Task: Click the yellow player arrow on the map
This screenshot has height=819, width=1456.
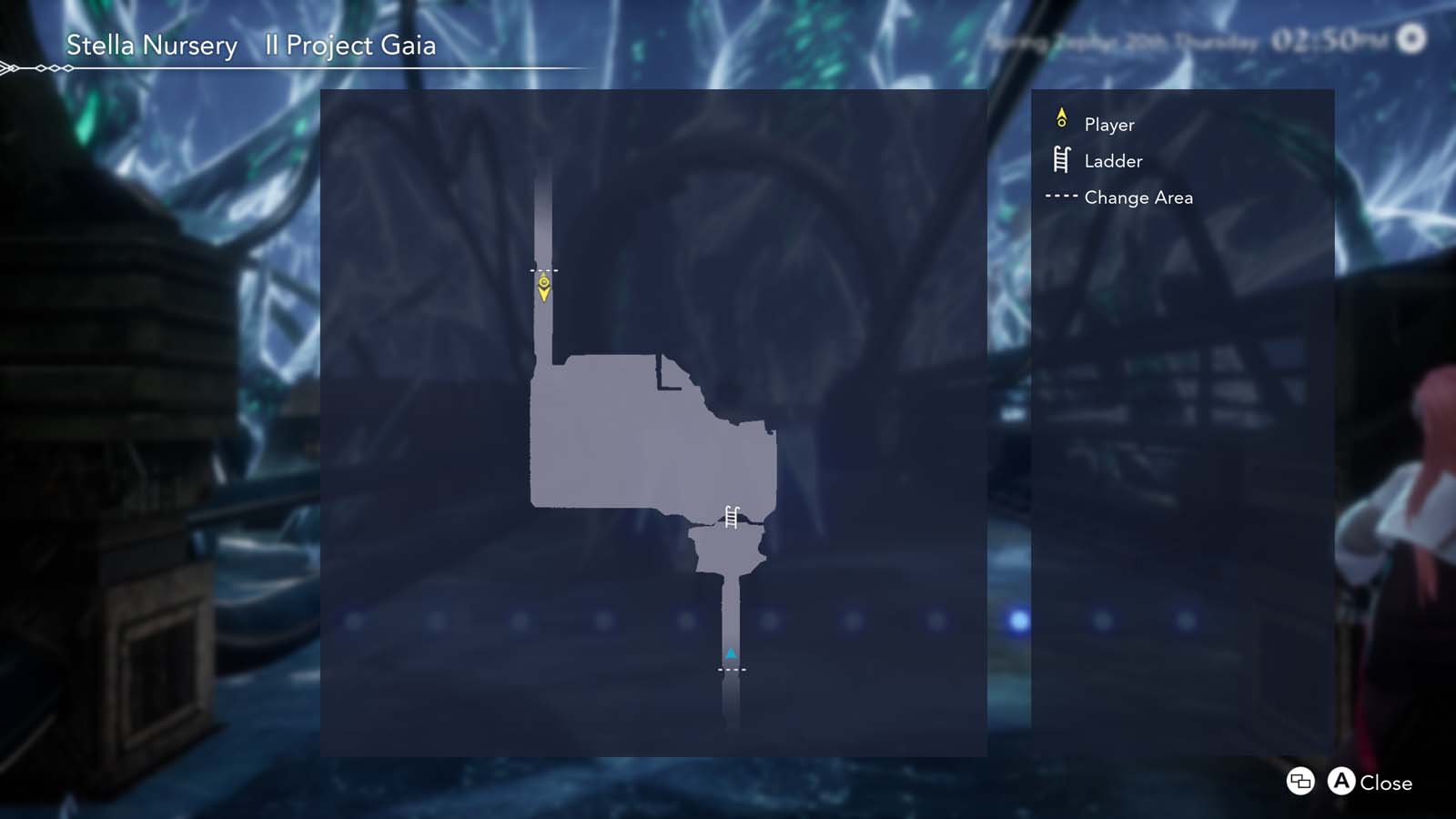Action: (546, 289)
